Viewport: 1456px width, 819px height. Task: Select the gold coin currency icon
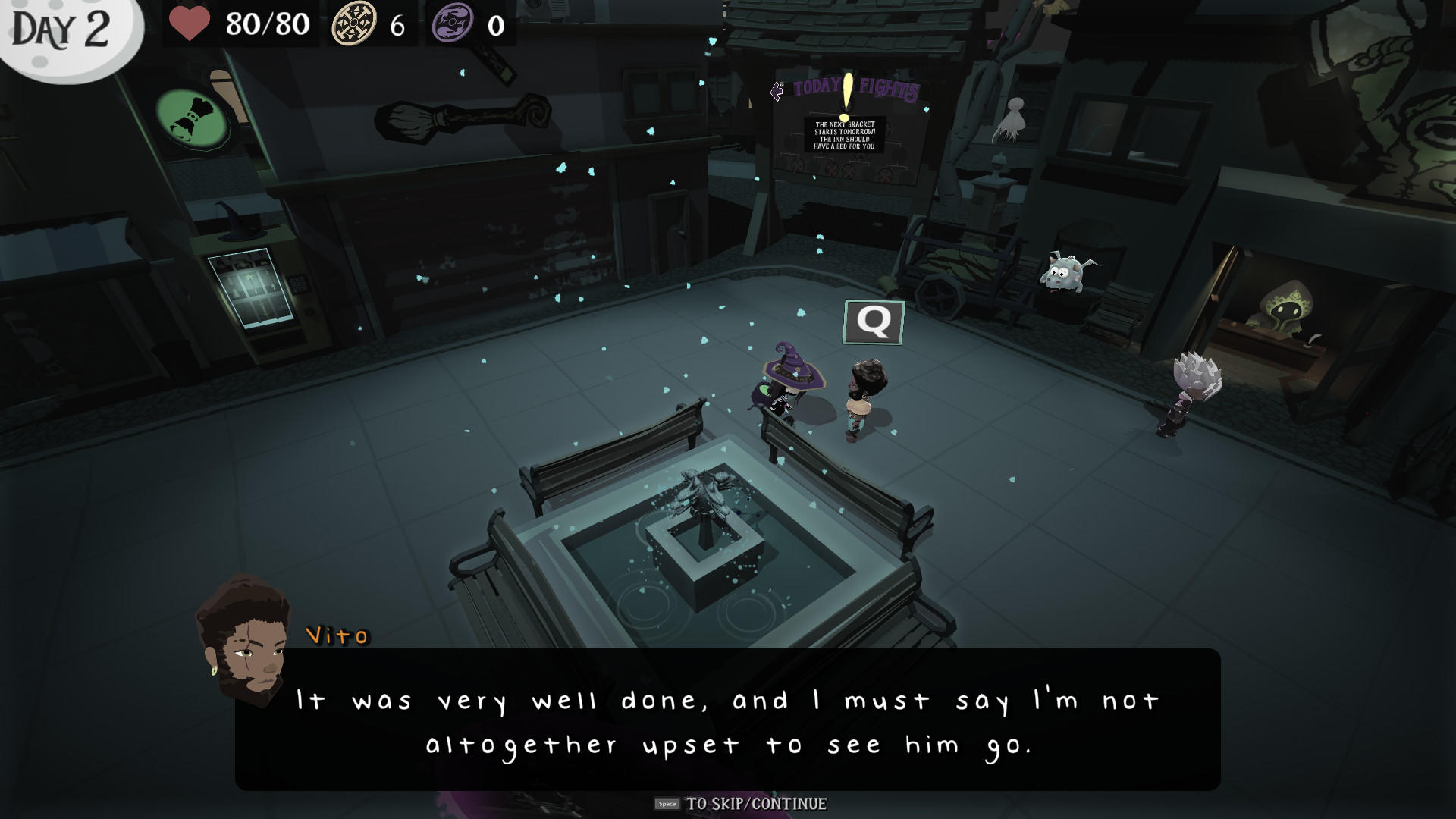pyautogui.click(x=353, y=23)
